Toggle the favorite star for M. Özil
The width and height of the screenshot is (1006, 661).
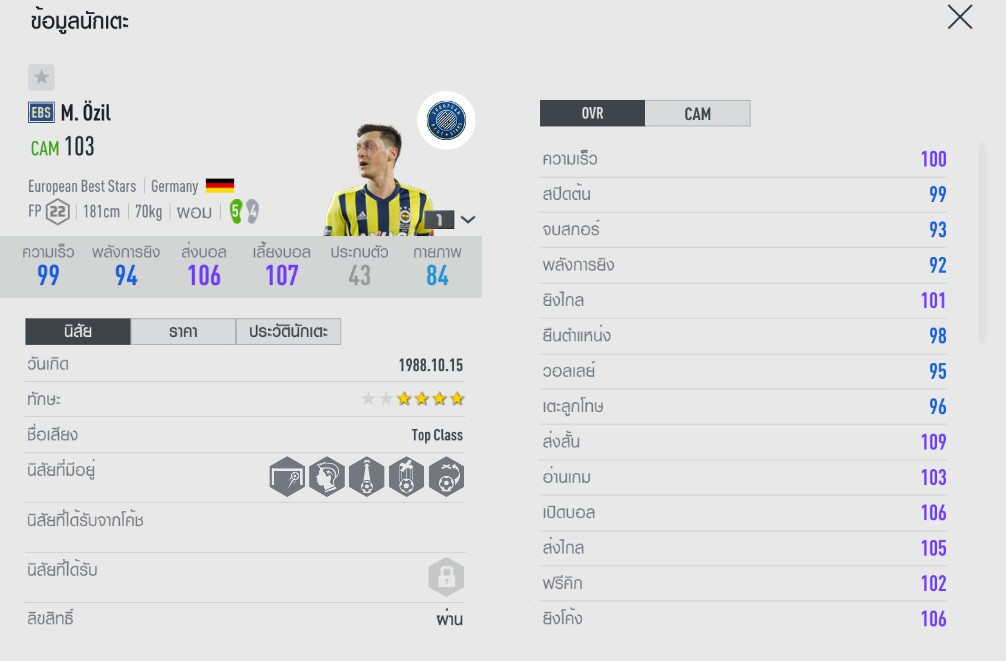pyautogui.click(x=41, y=77)
